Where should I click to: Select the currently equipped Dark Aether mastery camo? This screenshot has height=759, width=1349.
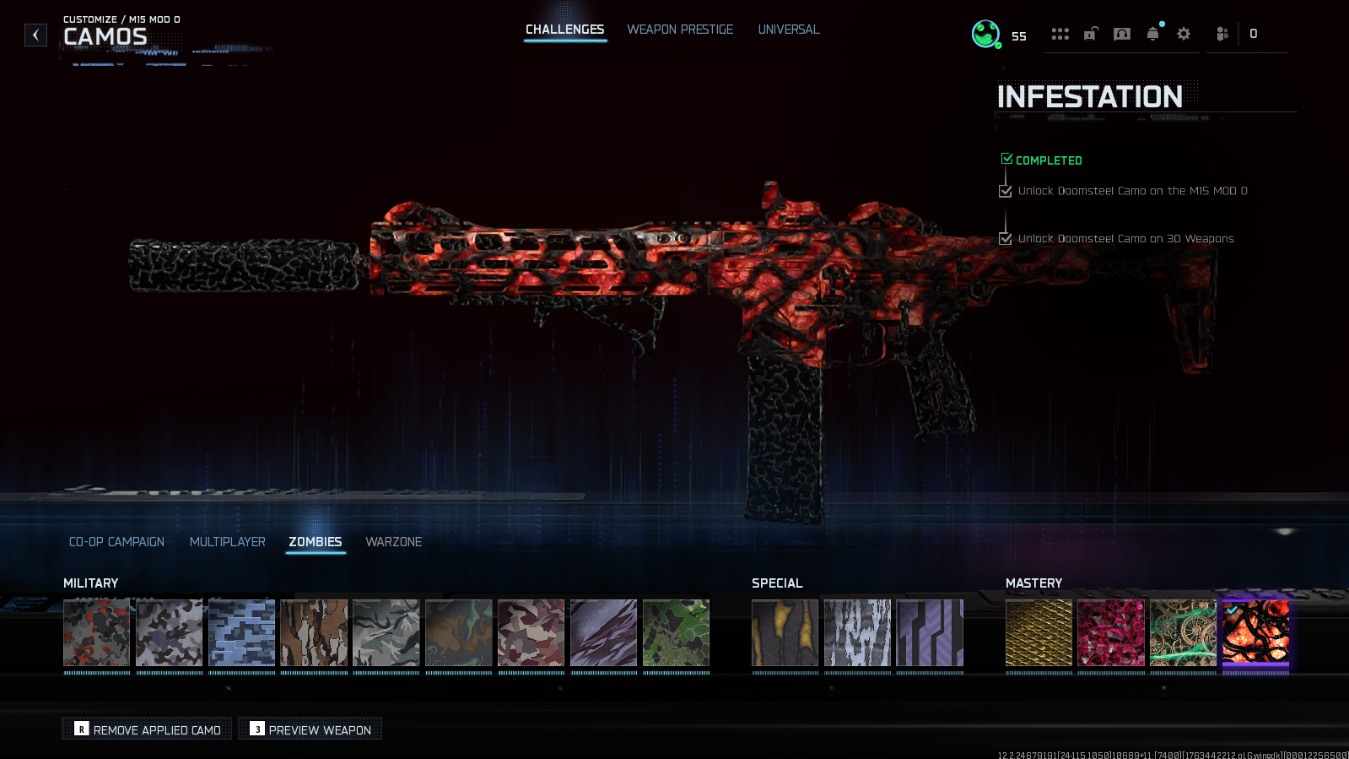click(1255, 634)
